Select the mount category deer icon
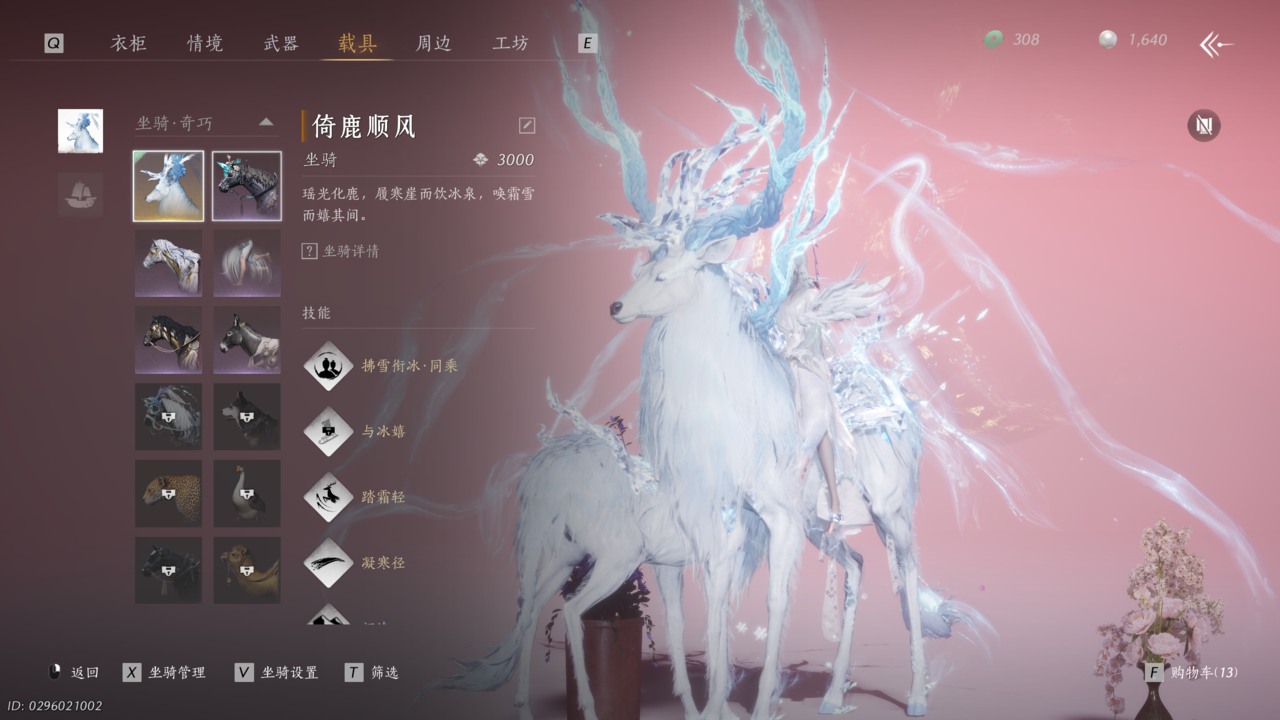 80,131
